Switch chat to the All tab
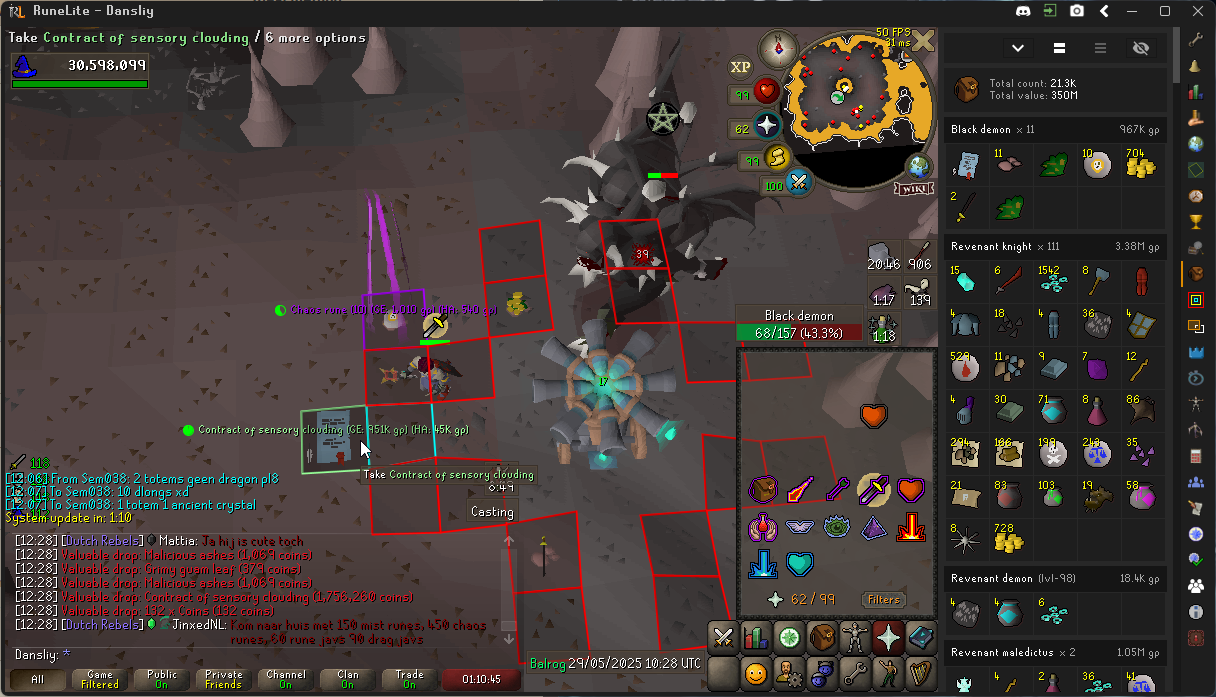The image size is (1216, 697). (38, 680)
